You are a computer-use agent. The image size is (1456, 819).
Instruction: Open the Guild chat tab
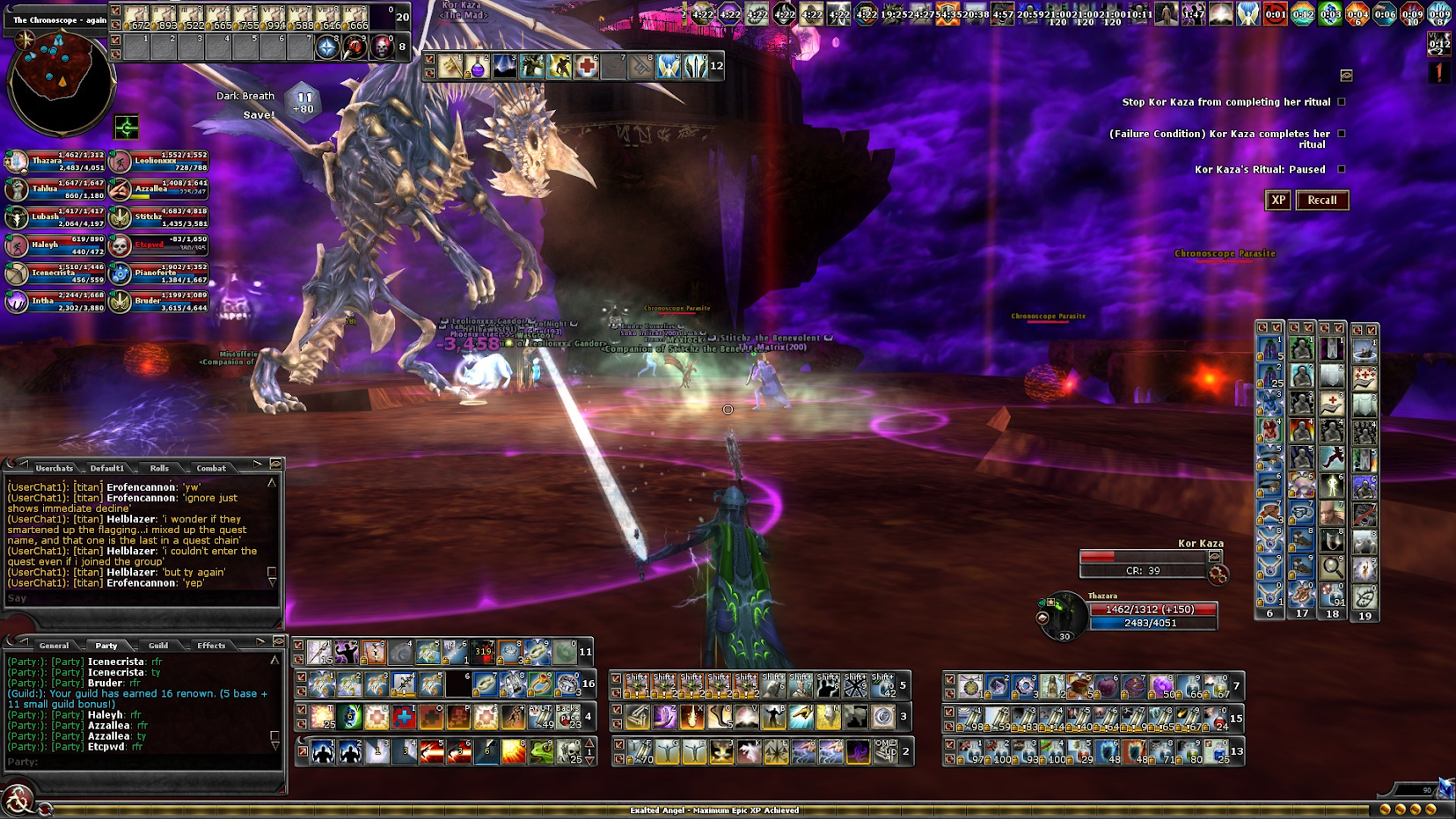158,646
